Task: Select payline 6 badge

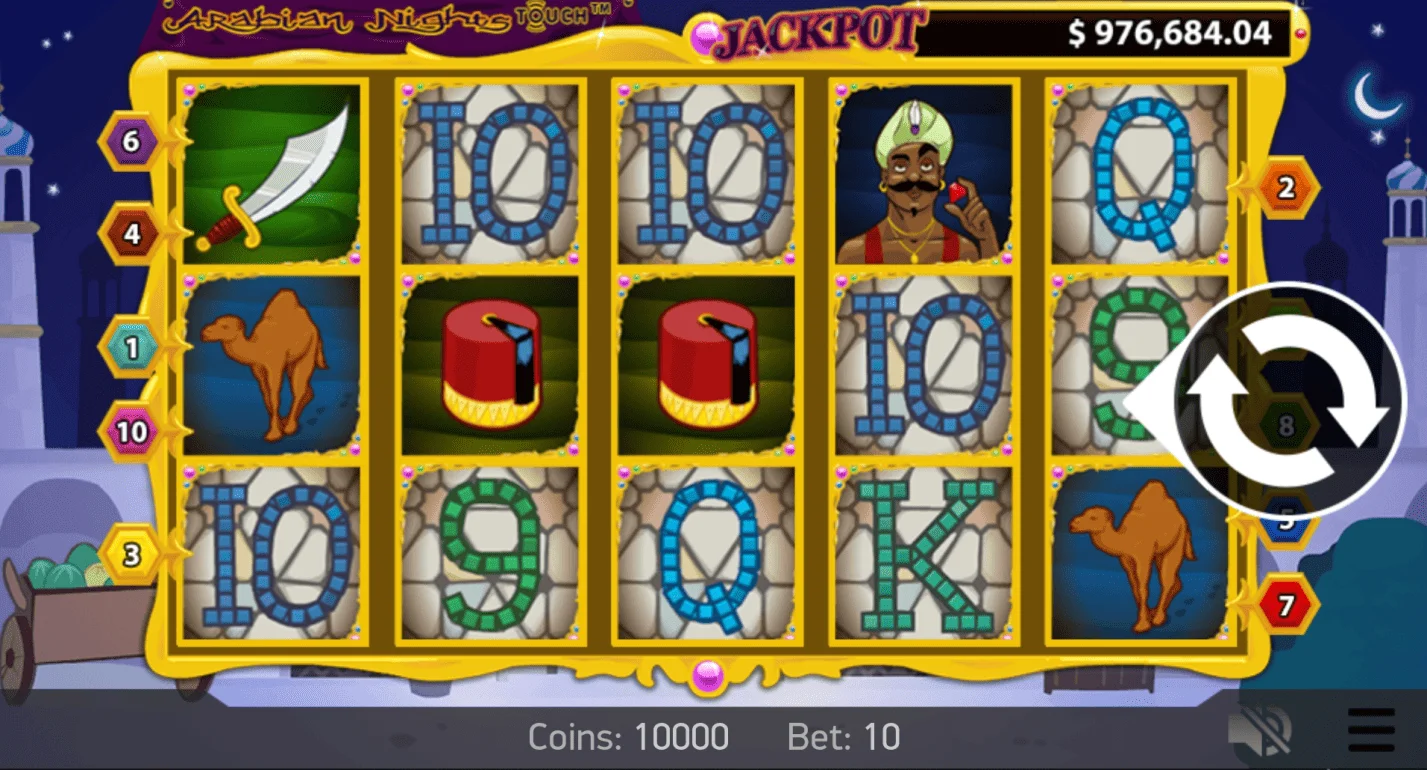Action: pyautogui.click(x=131, y=142)
